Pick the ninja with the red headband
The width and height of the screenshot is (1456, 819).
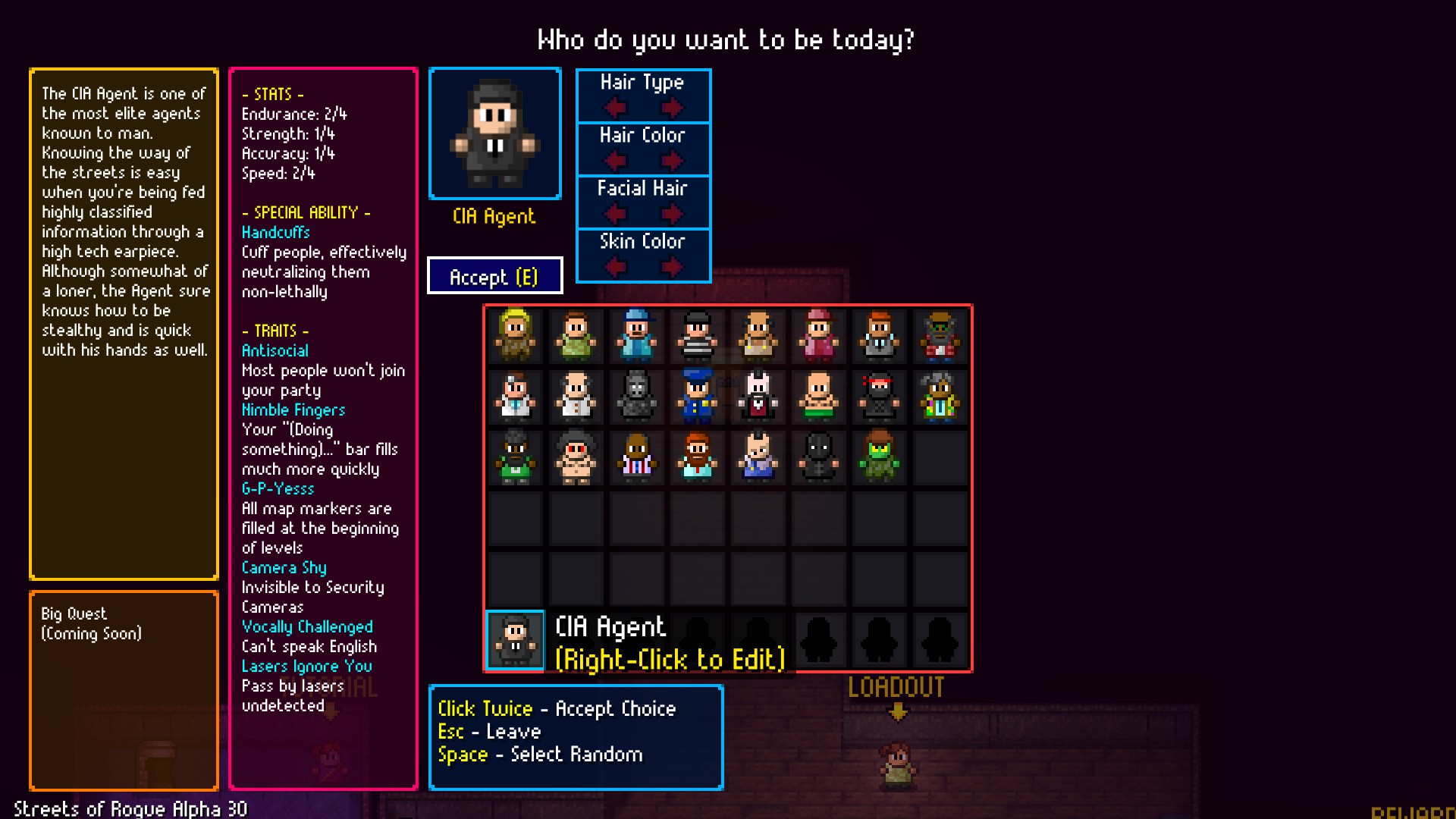pos(880,398)
